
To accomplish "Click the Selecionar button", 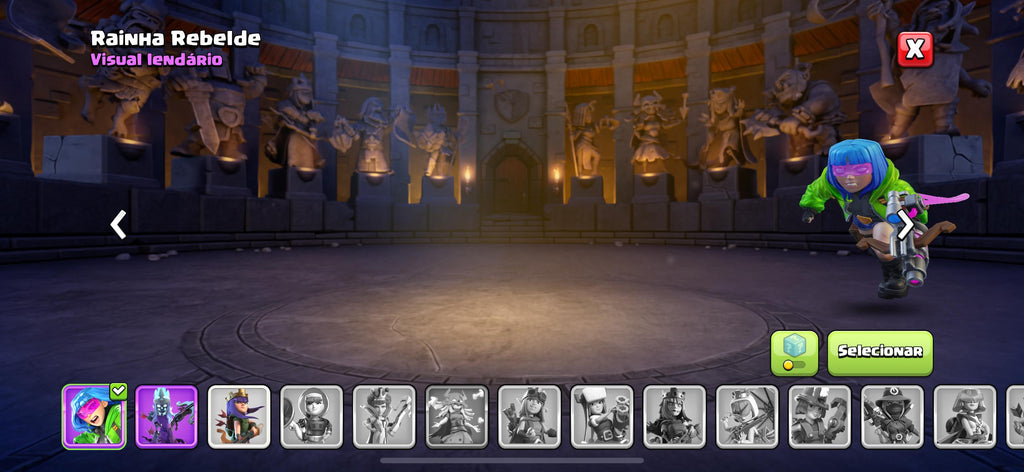I will pos(879,352).
